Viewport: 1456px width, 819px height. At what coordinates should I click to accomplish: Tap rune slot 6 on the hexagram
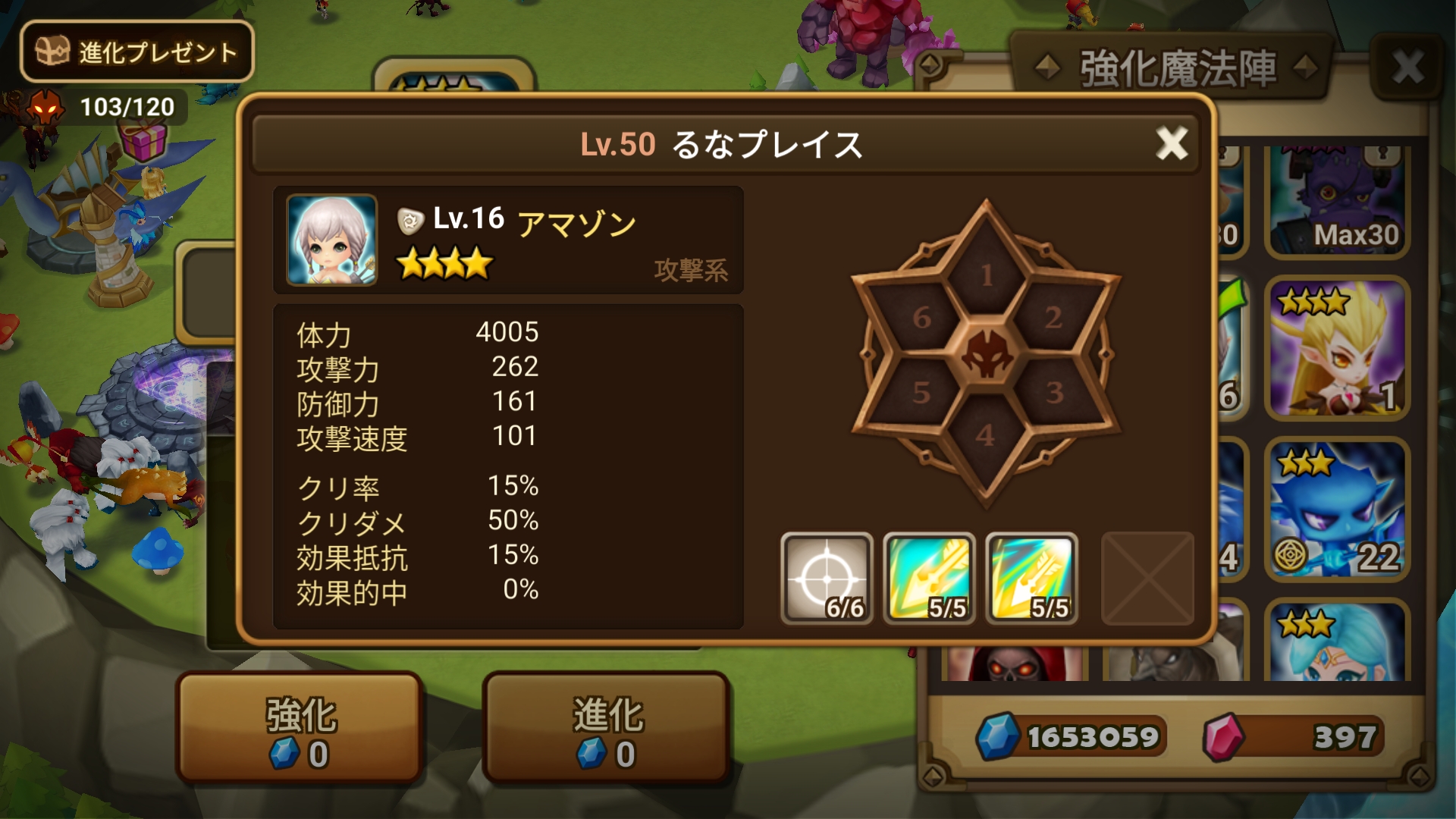(921, 318)
